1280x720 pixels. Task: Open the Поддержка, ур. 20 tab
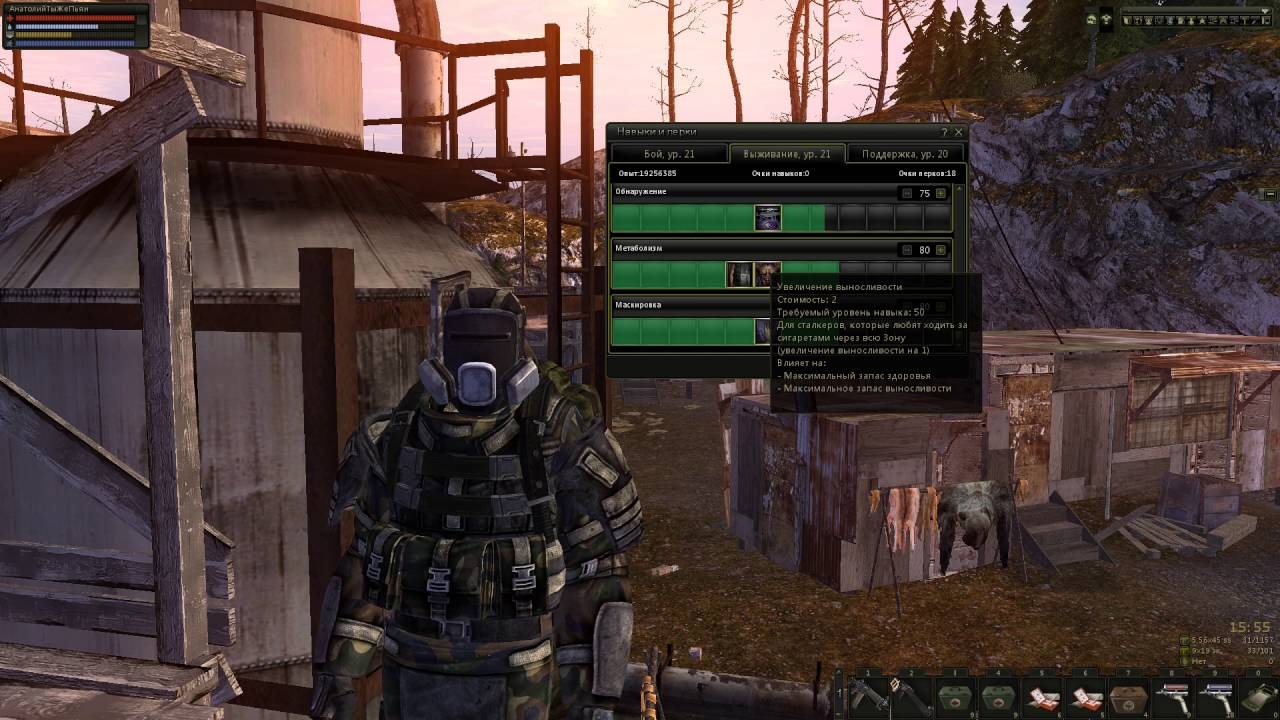pos(905,154)
